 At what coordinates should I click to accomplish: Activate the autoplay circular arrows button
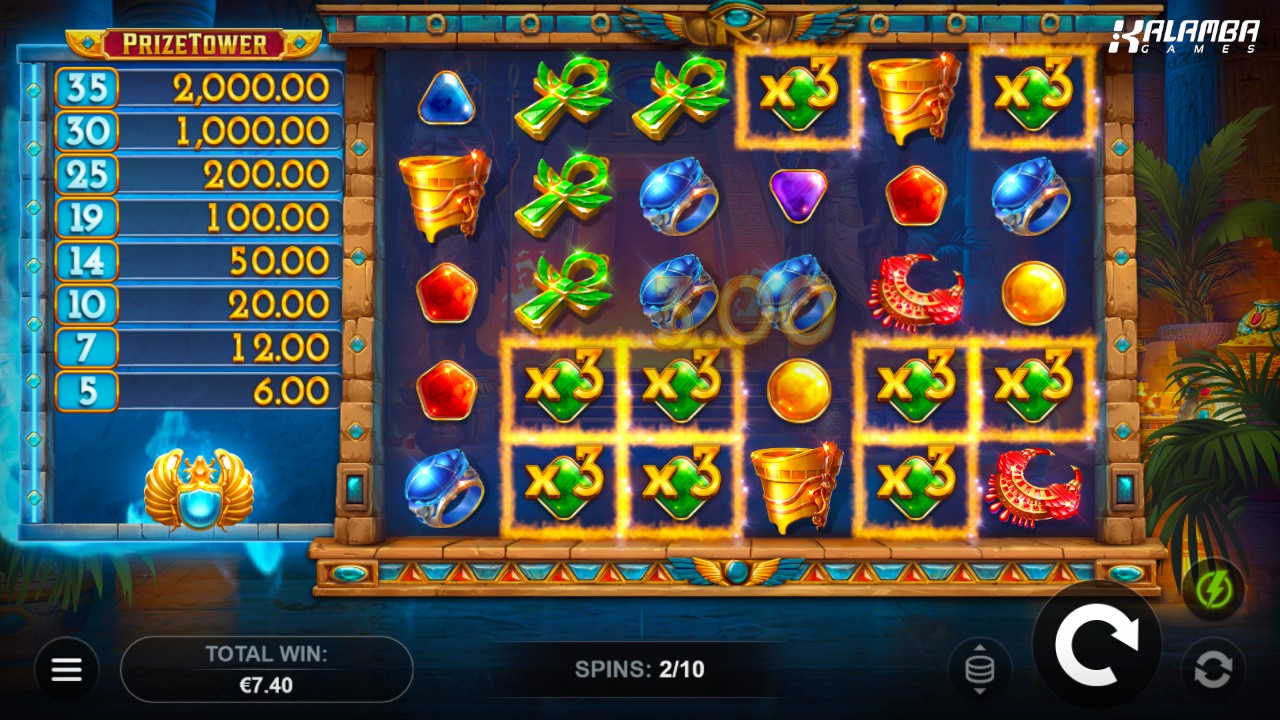(1213, 669)
